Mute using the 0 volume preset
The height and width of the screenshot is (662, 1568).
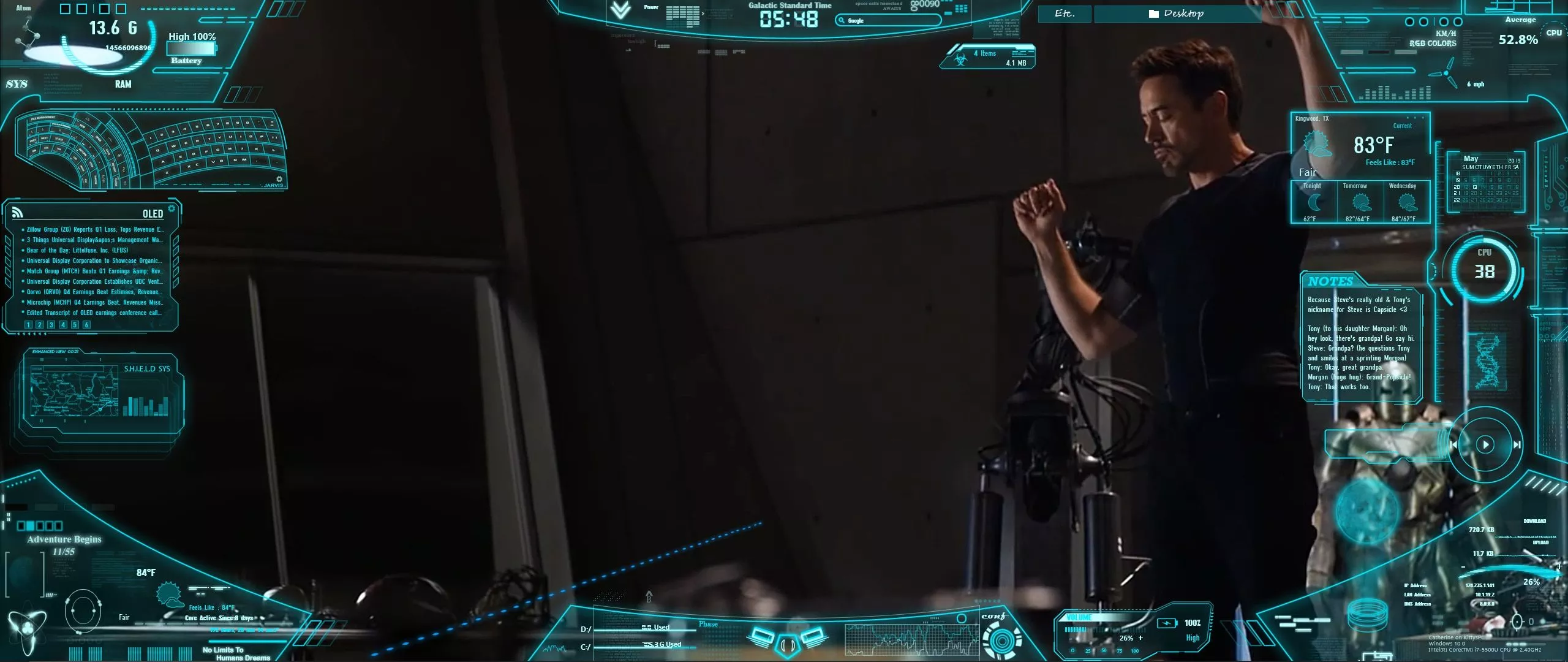tap(1072, 651)
